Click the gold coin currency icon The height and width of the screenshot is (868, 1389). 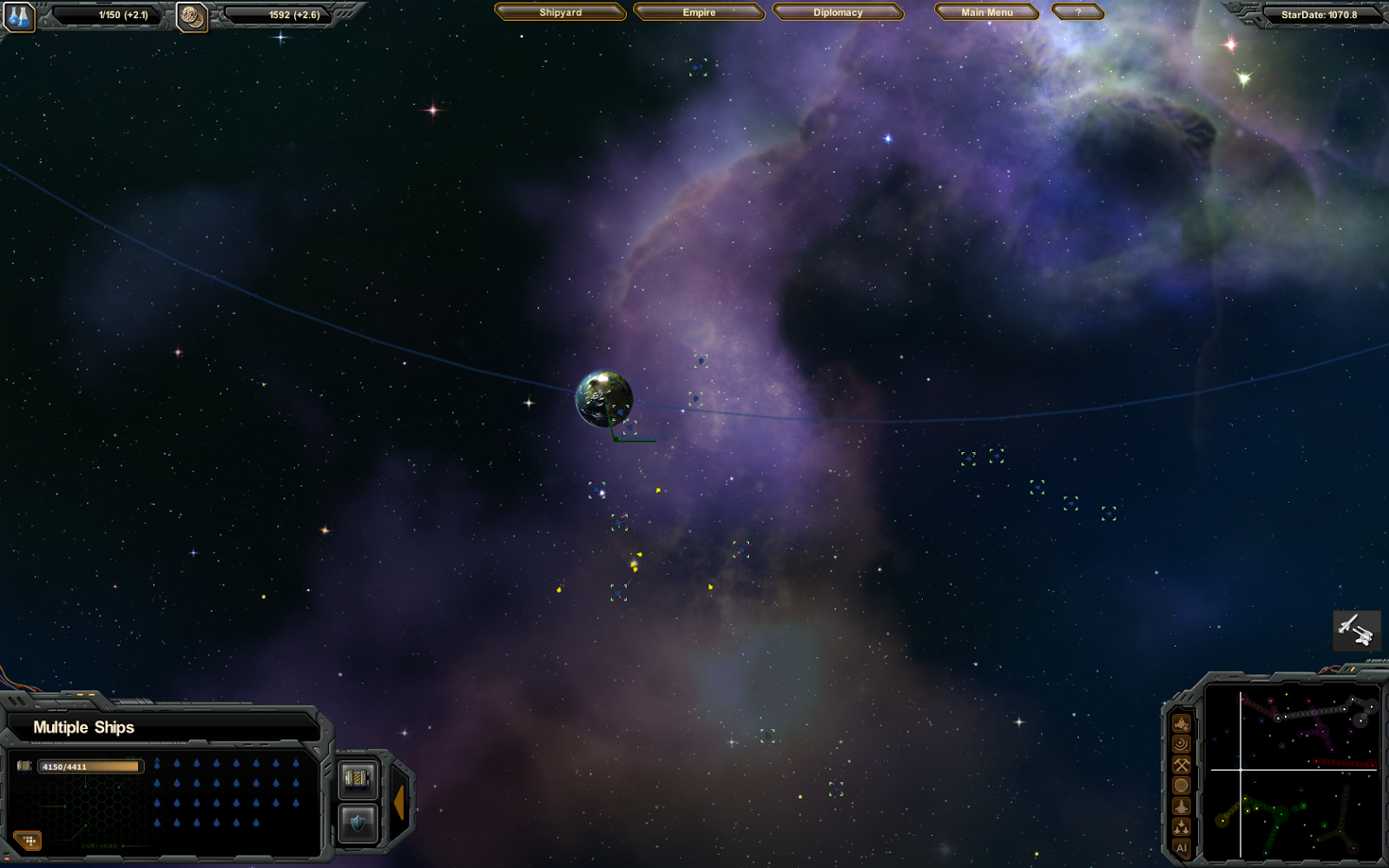click(x=193, y=15)
